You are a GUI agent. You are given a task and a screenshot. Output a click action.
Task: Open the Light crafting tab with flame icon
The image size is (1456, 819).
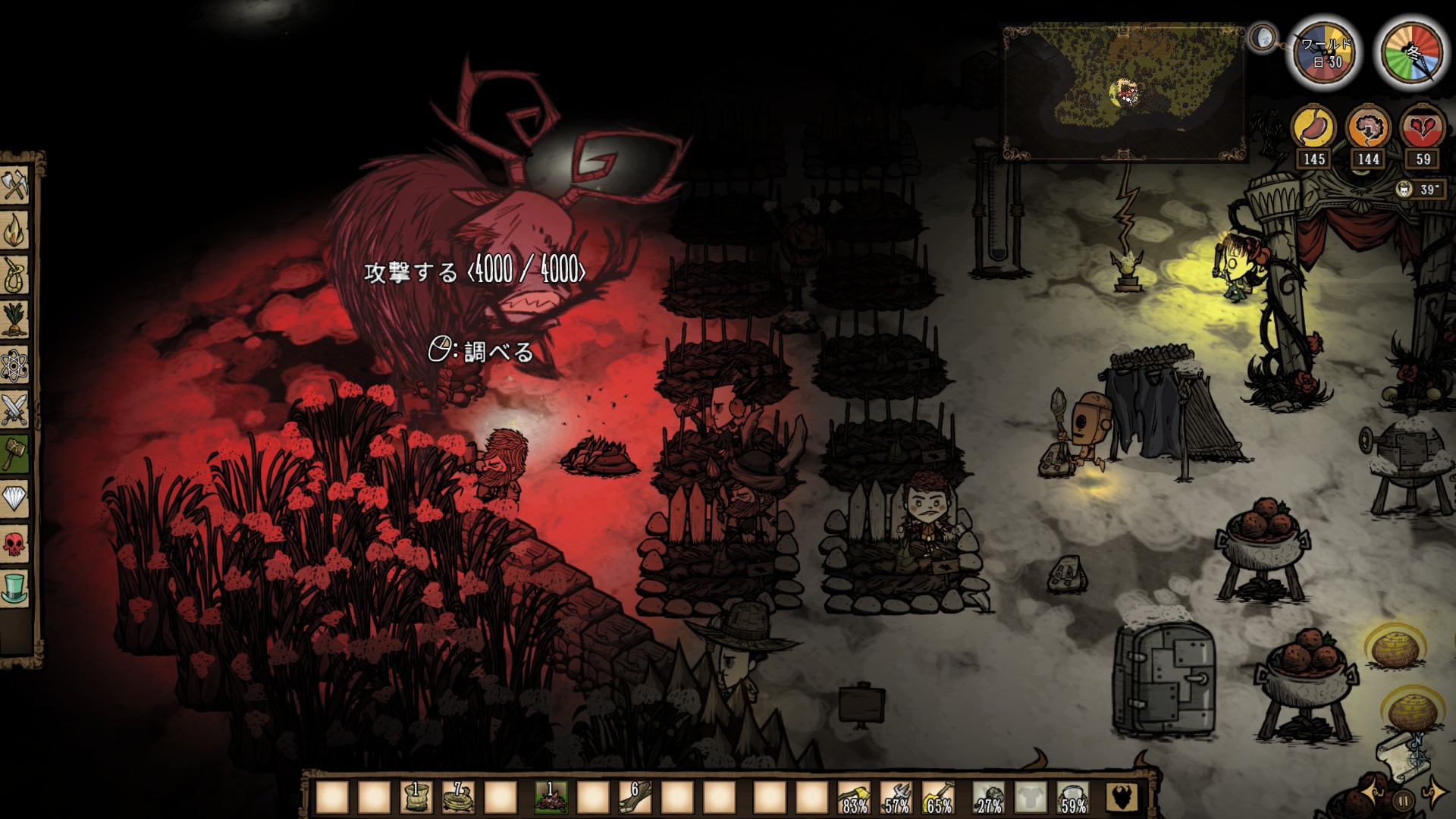click(x=15, y=231)
